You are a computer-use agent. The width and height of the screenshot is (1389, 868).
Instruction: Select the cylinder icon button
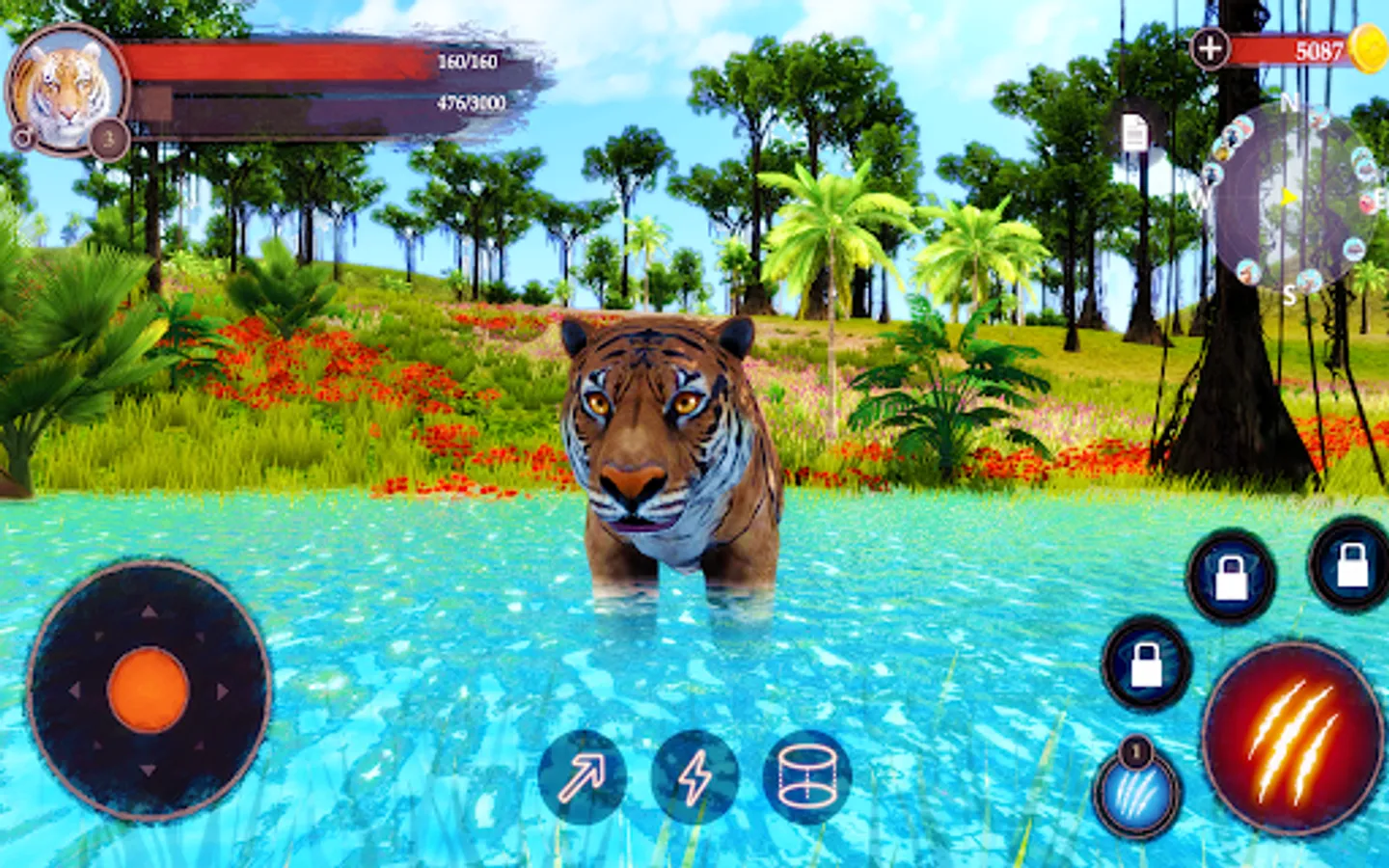coord(807,775)
